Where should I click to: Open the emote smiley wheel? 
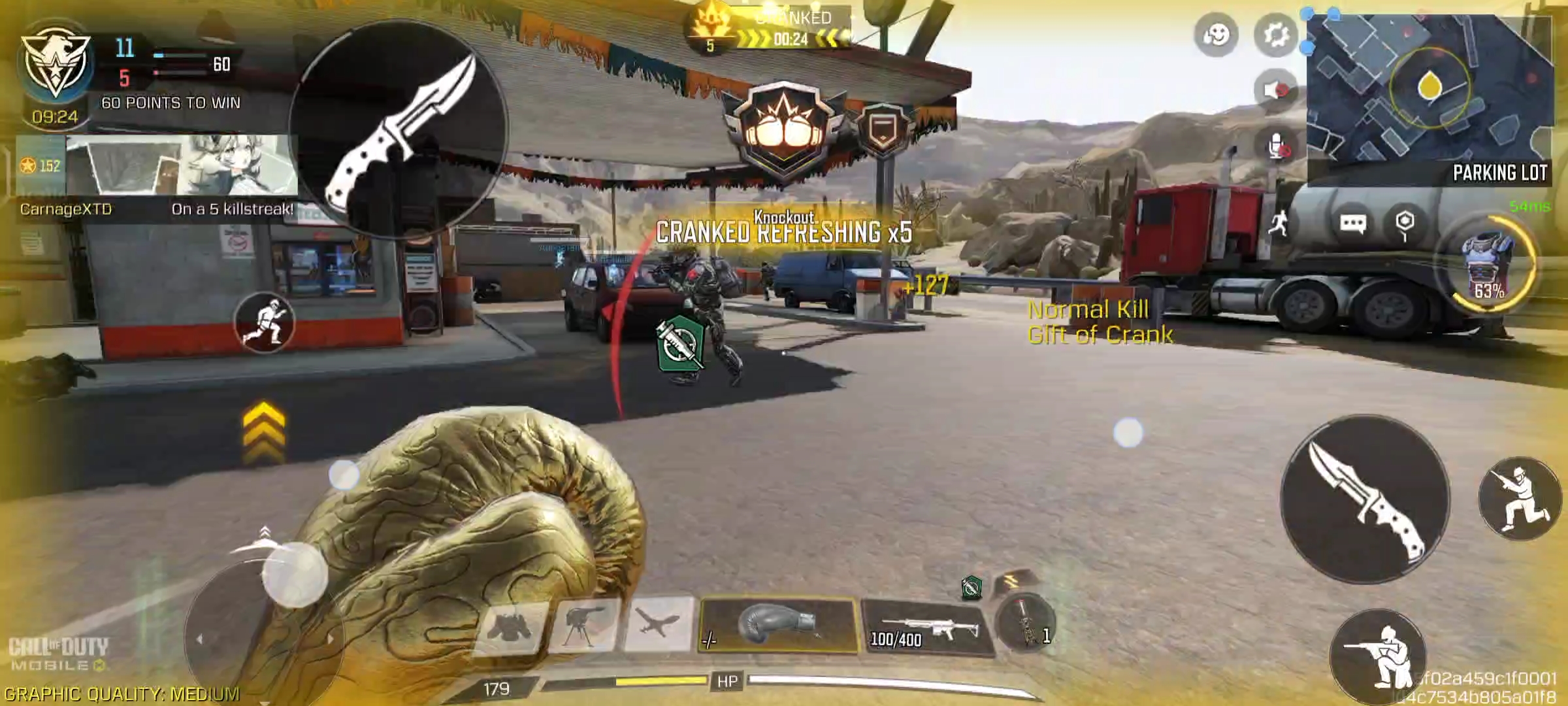tap(1217, 35)
